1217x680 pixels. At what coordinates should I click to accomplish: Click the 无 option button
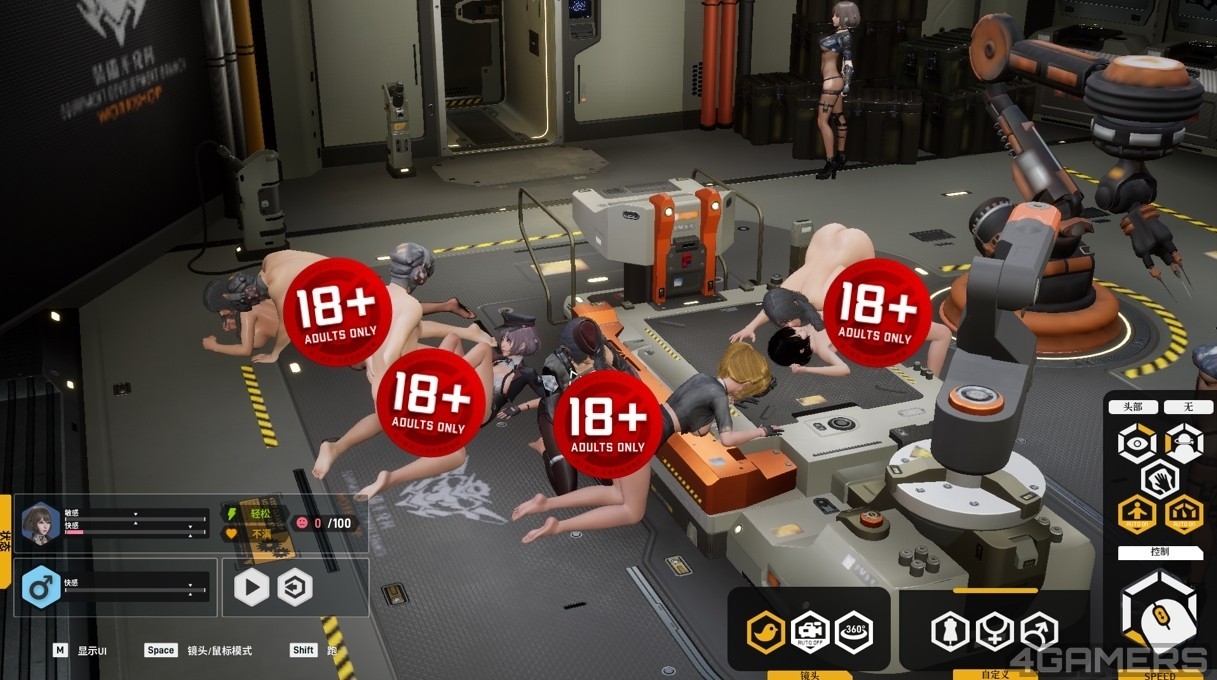(1189, 407)
